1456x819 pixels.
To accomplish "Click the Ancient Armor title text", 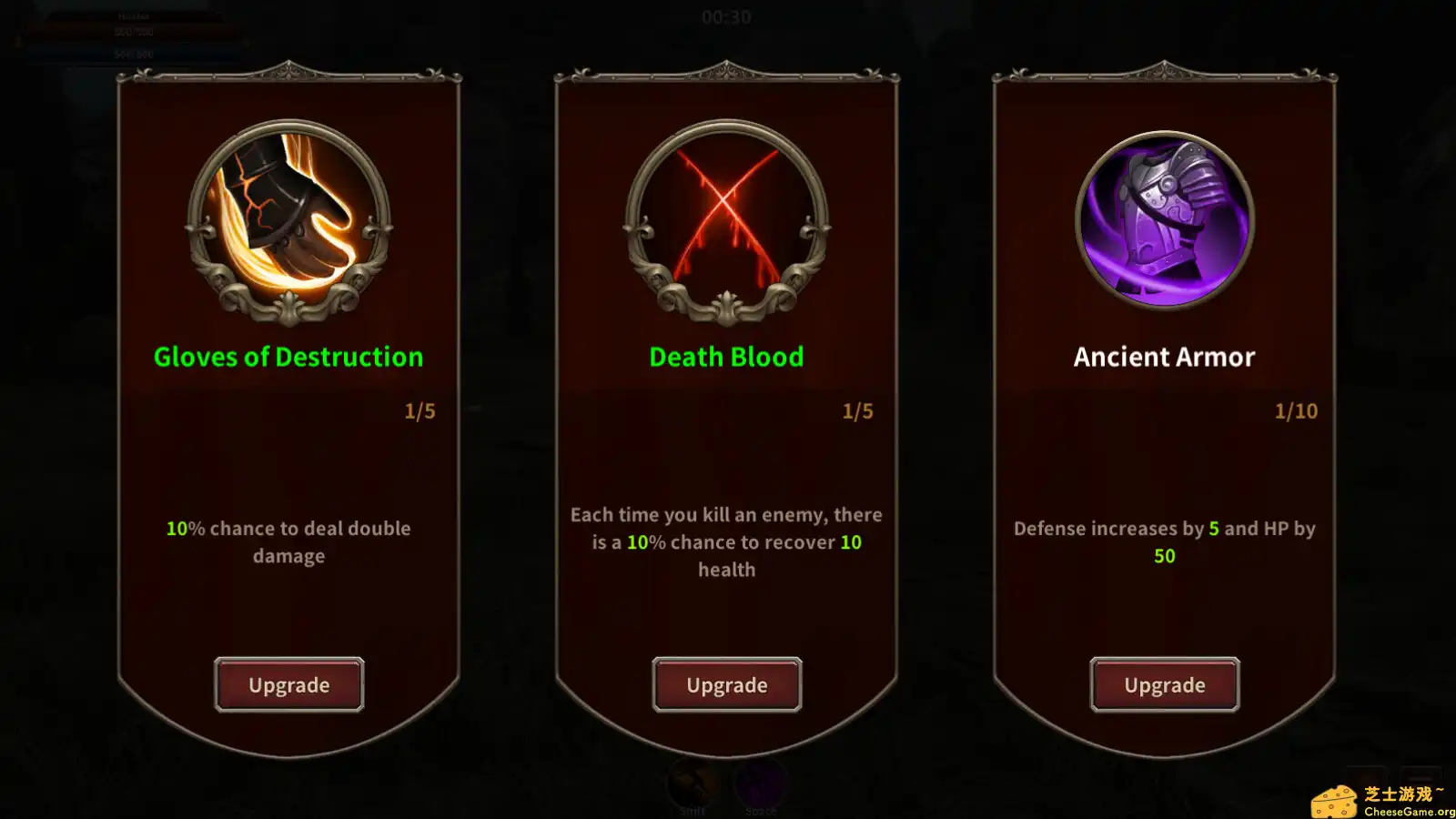I will point(1164,356).
